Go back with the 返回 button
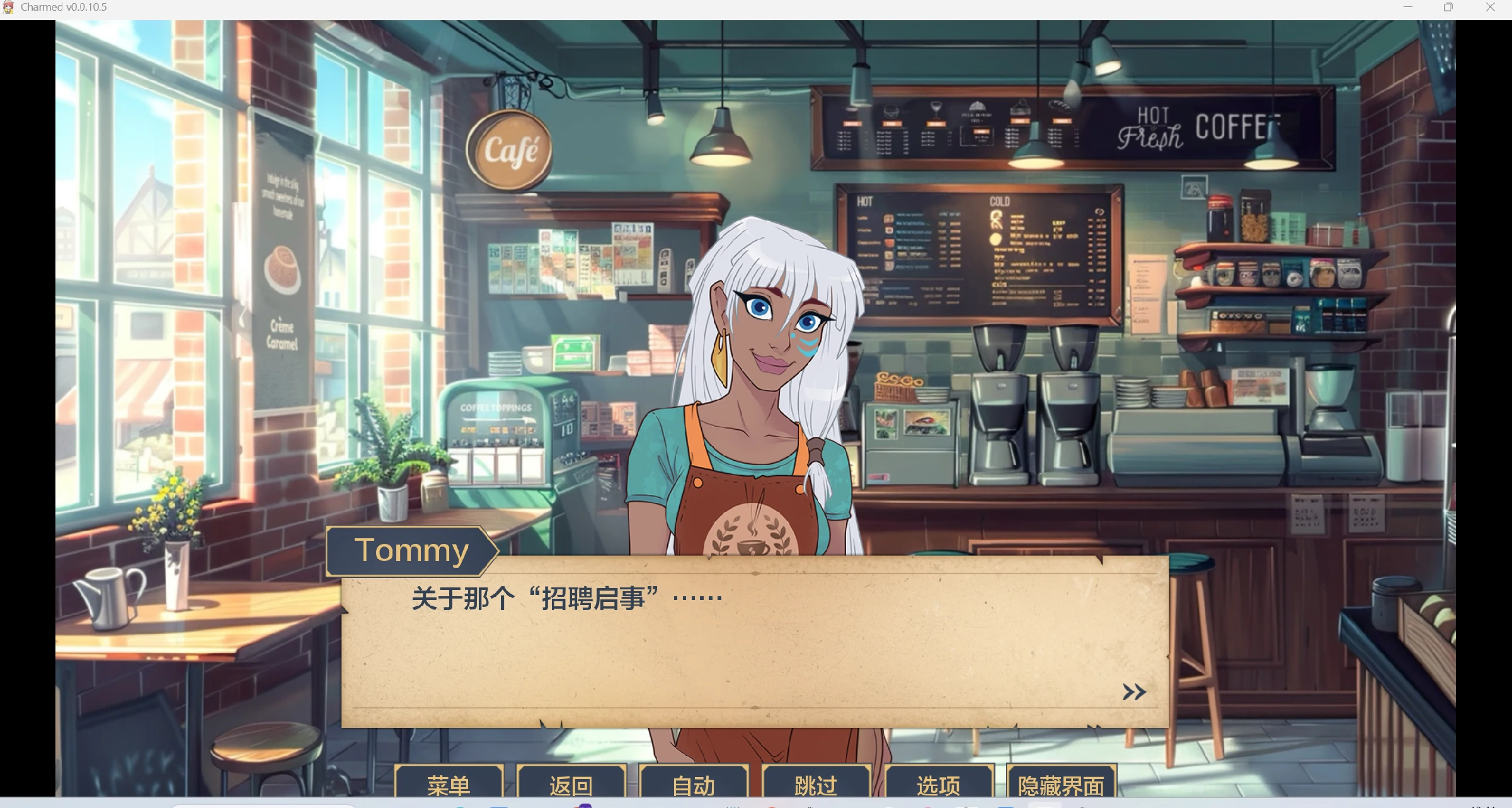 point(571,784)
